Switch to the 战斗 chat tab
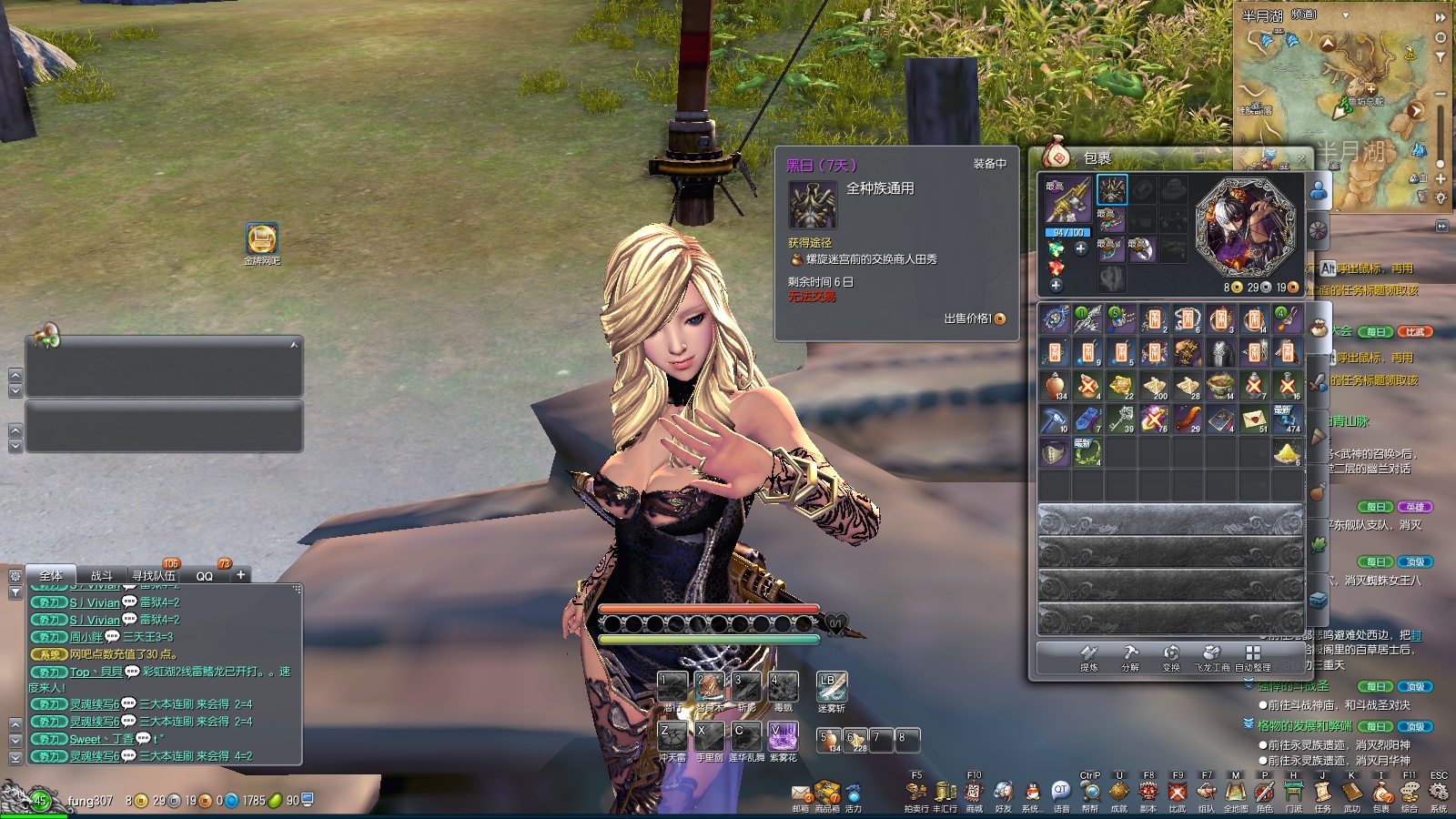This screenshot has height=819, width=1456. (x=101, y=575)
